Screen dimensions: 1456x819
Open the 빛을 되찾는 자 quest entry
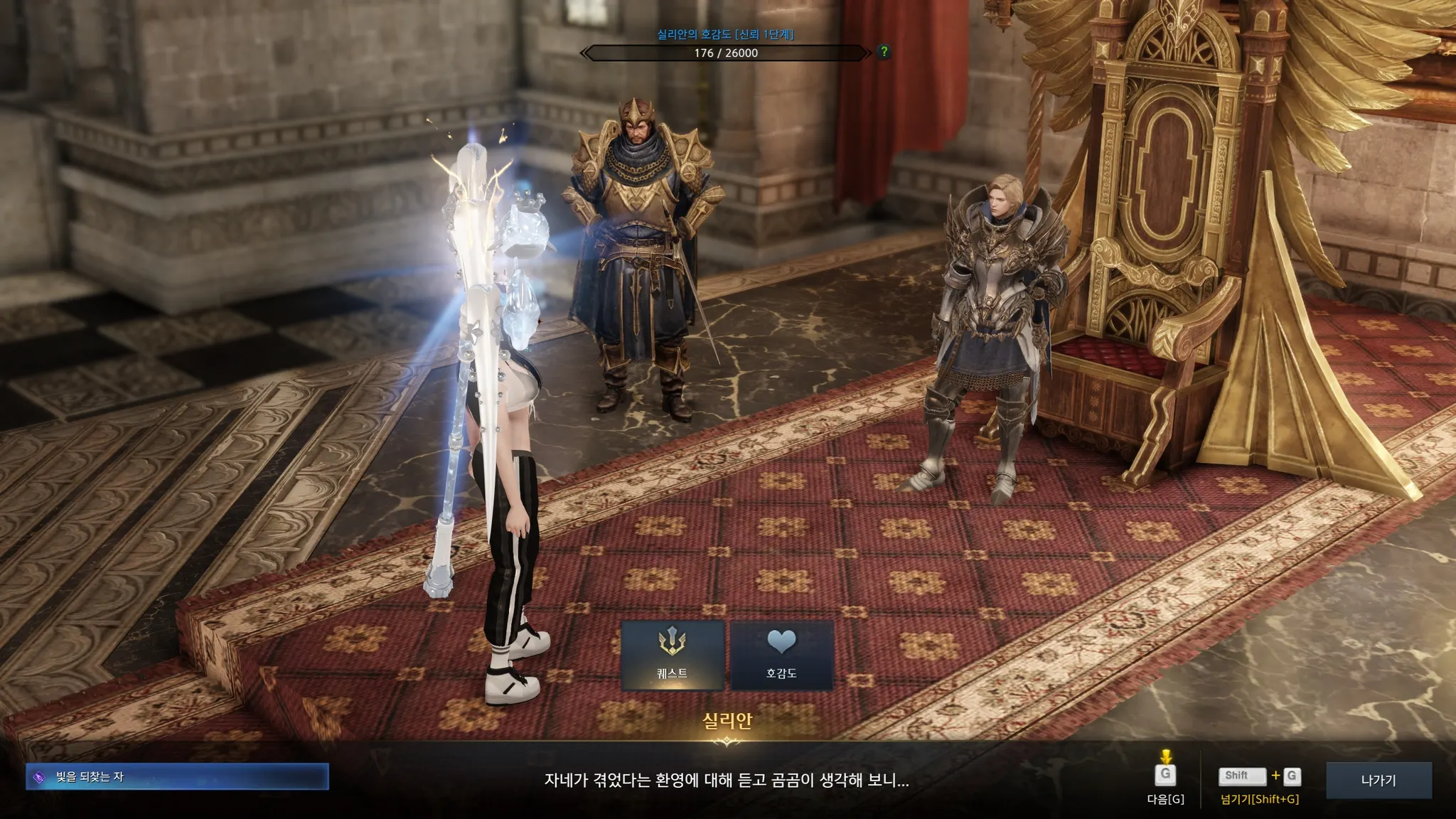(177, 777)
